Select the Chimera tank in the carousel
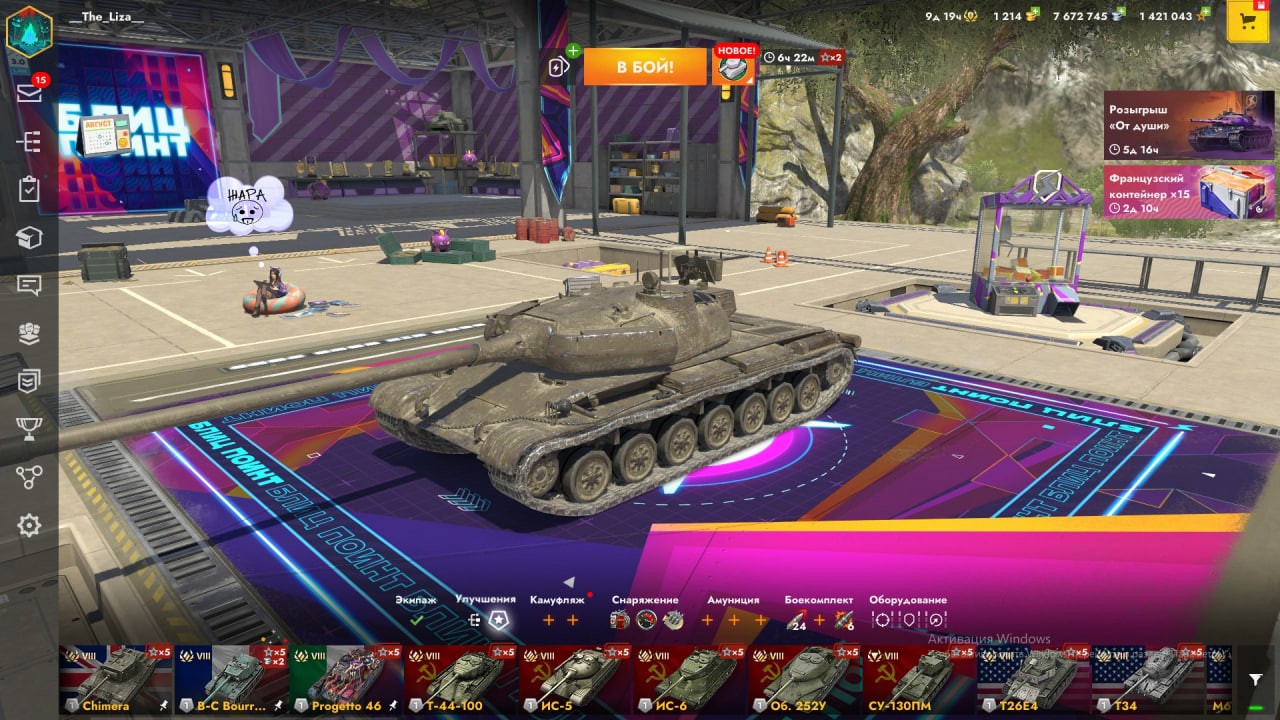Screen dimensions: 1280x720 (115, 679)
